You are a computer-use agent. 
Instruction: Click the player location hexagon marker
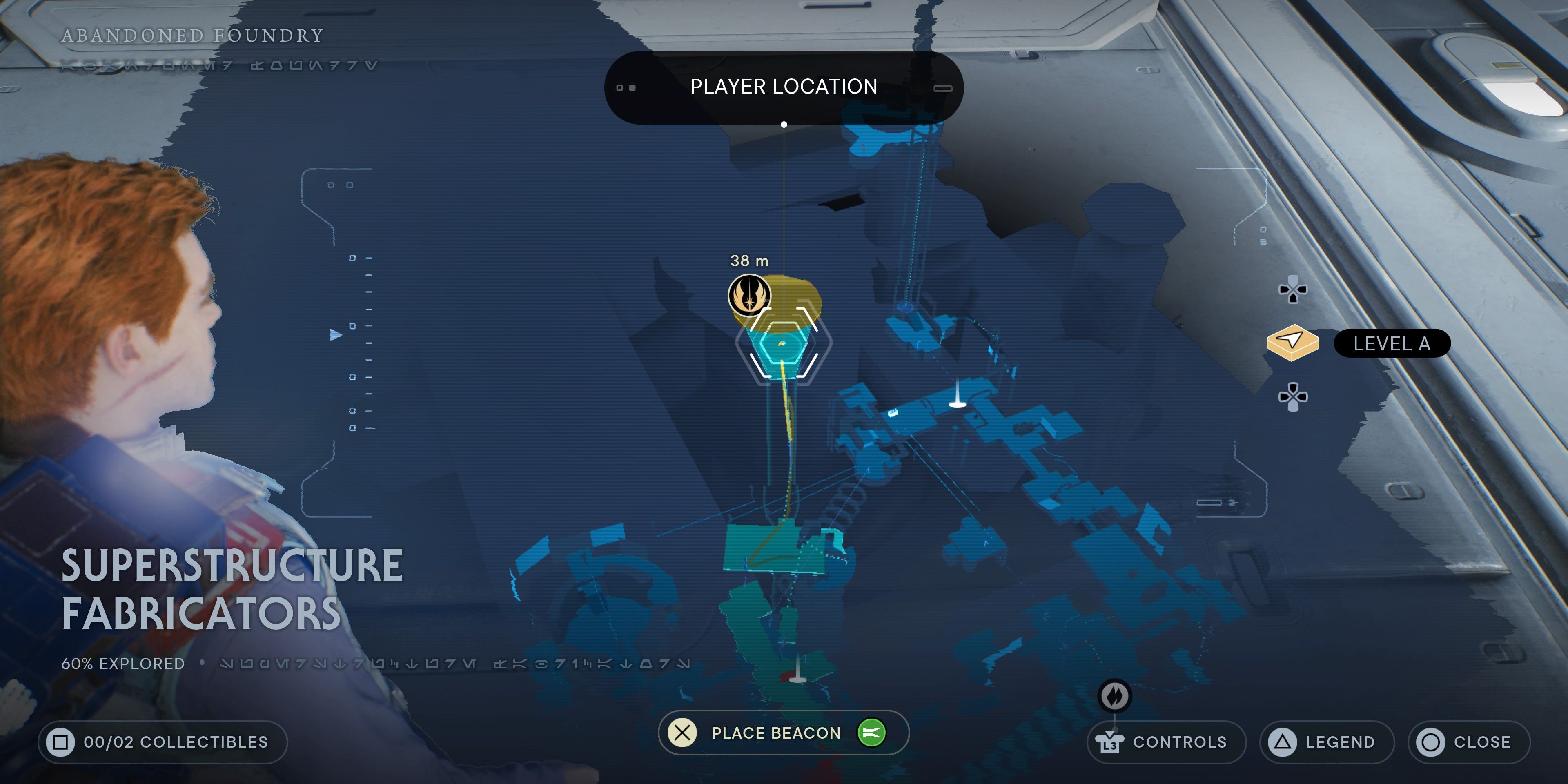tap(784, 344)
